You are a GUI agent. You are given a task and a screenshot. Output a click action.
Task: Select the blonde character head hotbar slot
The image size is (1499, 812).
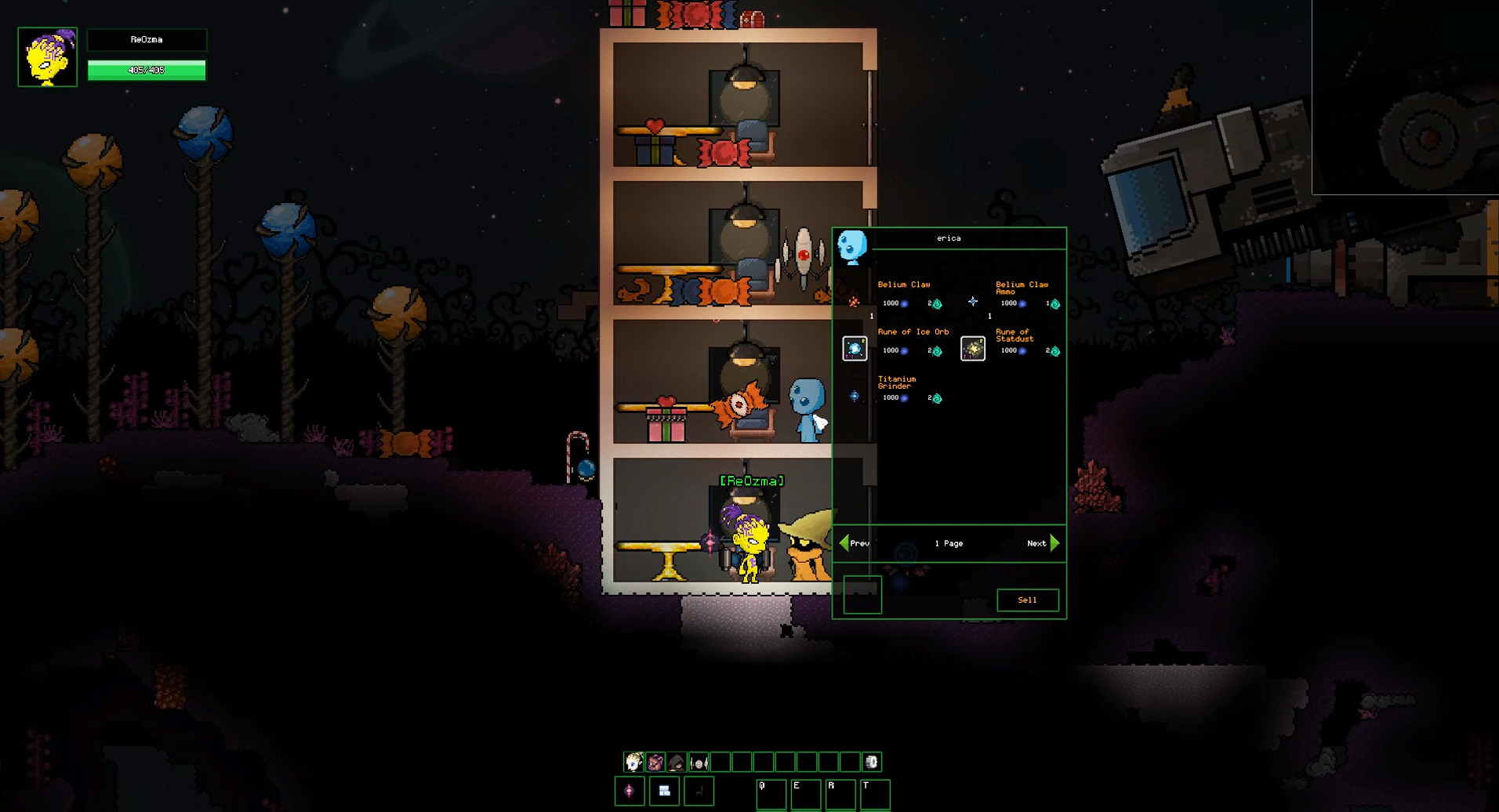point(633,762)
